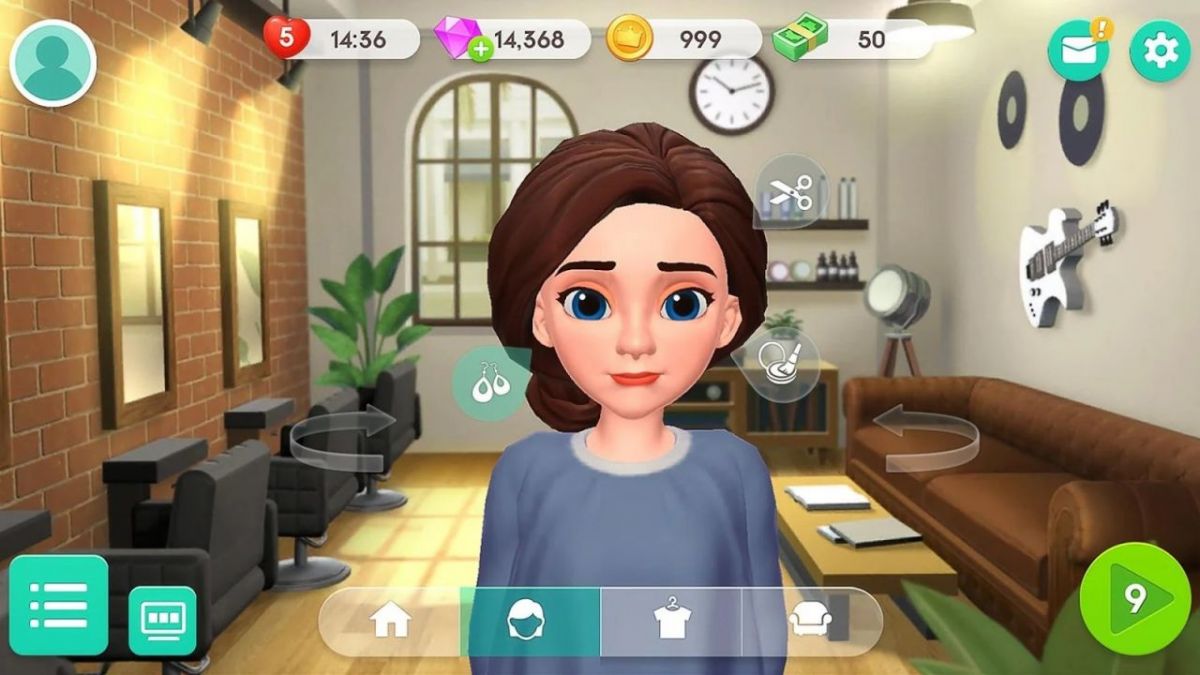The height and width of the screenshot is (675, 1200).
Task: Switch to the clothing shirt tab
Action: coord(671,622)
